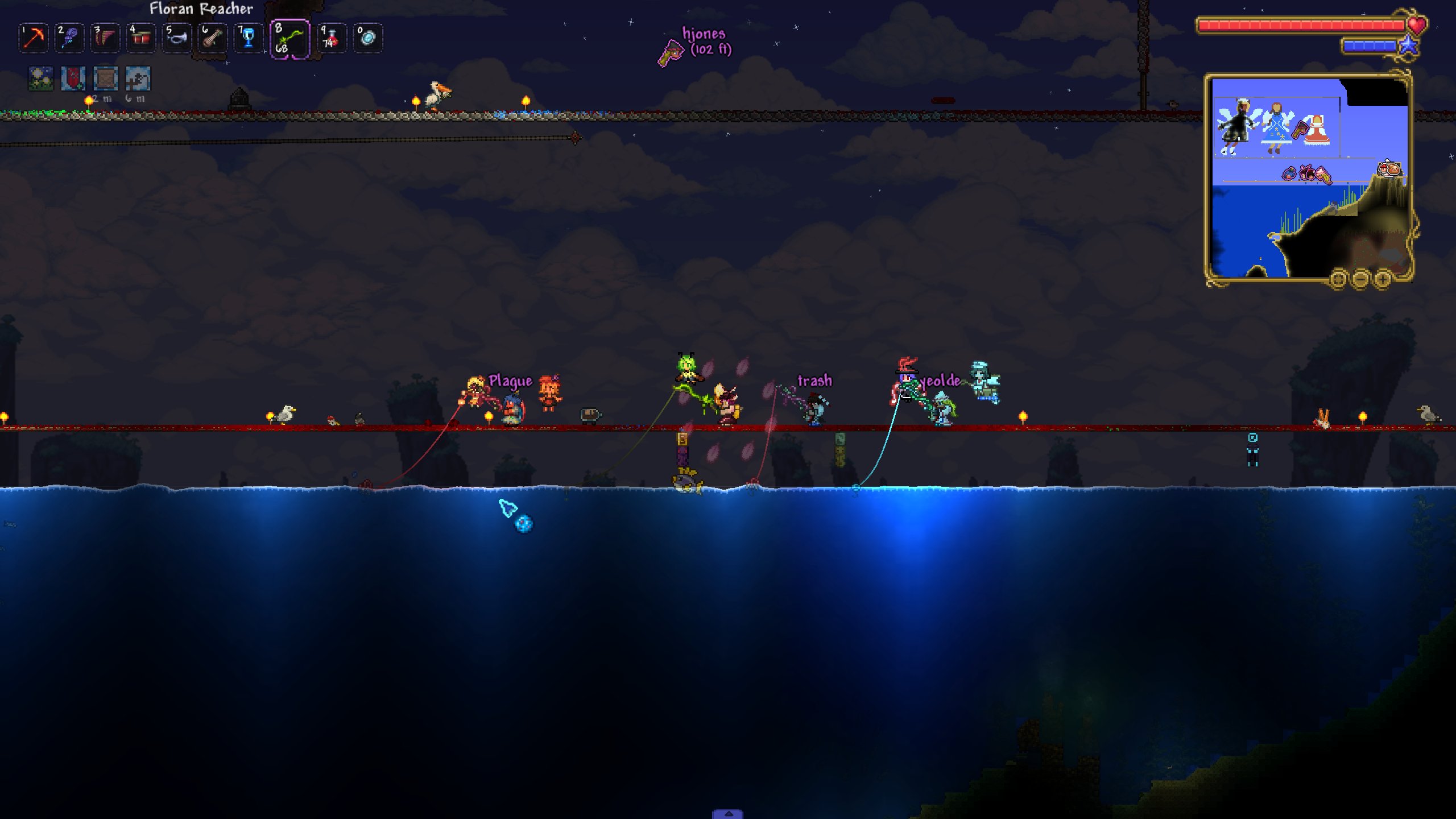Viewport: 1456px width, 819px height.
Task: Use the red healing potion slot
Action: pyautogui.click(x=332, y=38)
